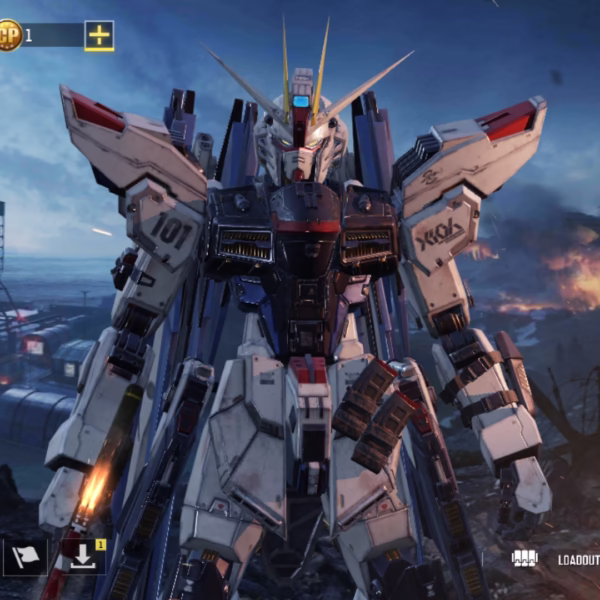Image resolution: width=600 pixels, height=600 pixels.
Task: Add CP with the yellow plus button
Action: click(98, 35)
